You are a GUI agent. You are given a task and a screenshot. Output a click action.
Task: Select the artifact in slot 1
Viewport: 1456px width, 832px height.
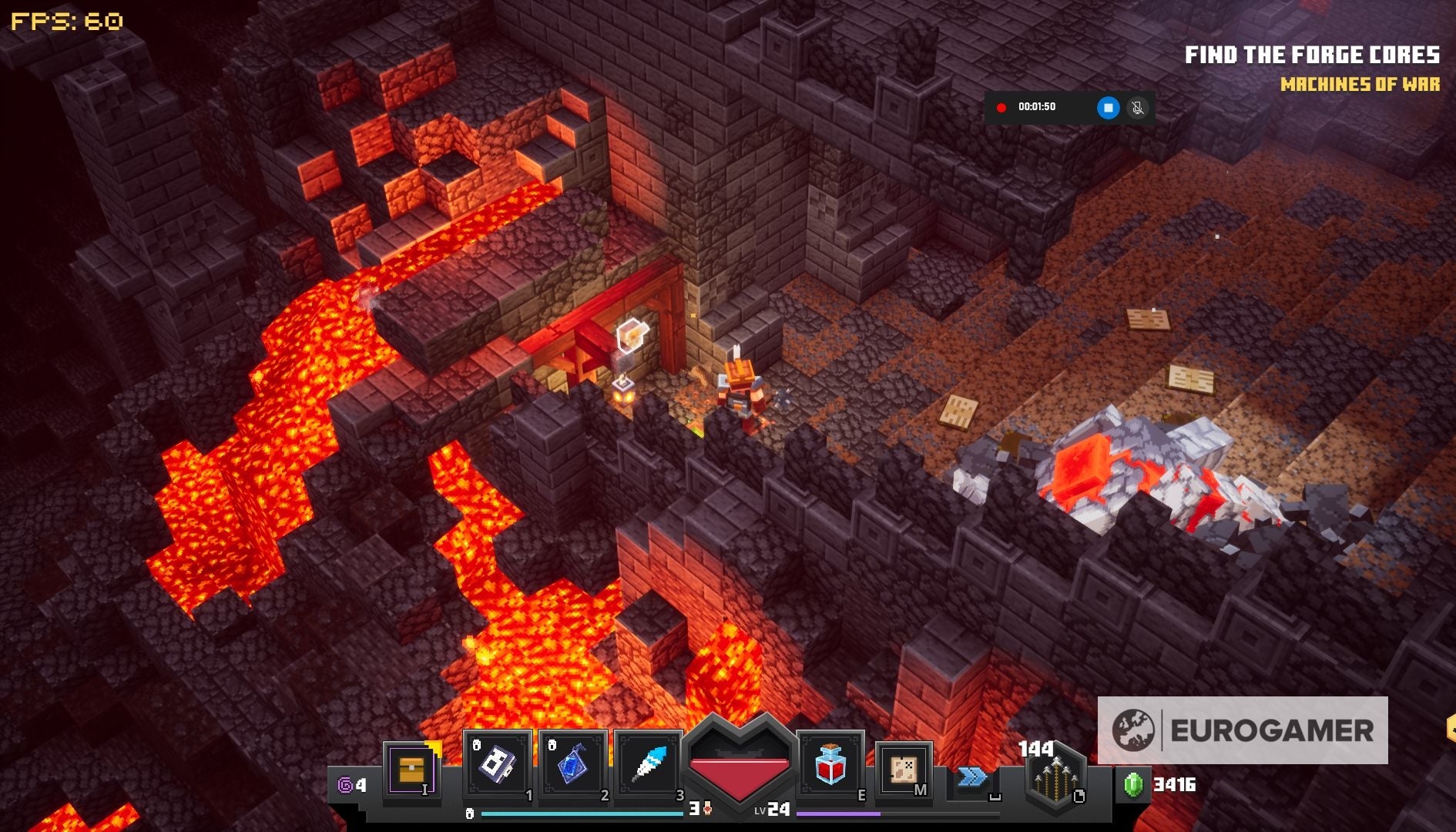tap(498, 767)
